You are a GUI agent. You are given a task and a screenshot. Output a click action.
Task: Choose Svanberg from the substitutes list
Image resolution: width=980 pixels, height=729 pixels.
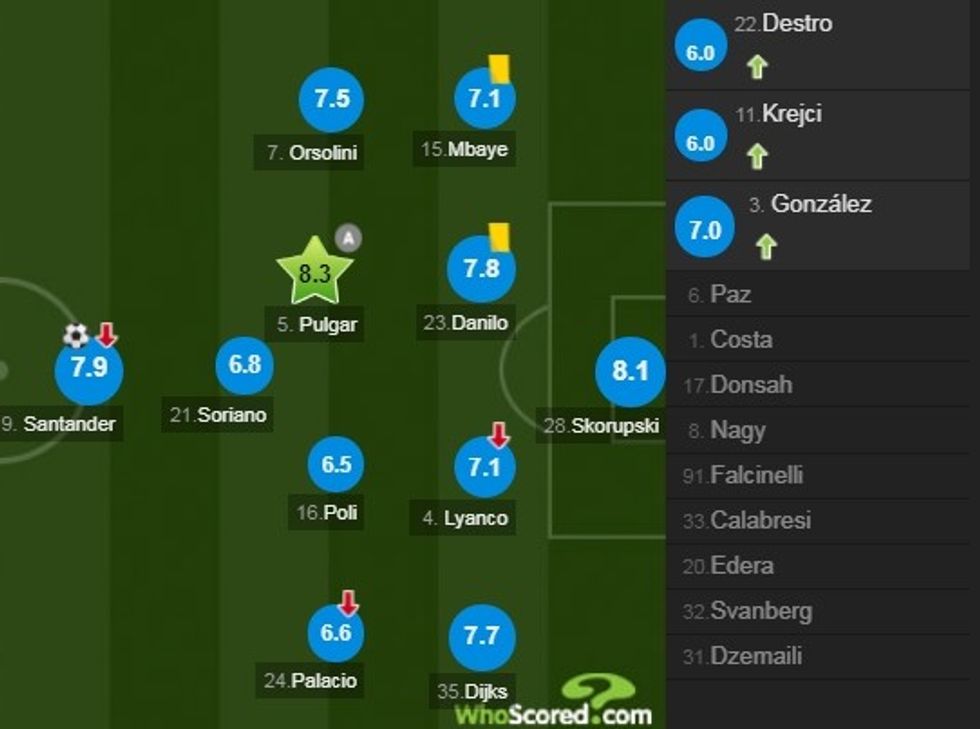click(x=760, y=611)
